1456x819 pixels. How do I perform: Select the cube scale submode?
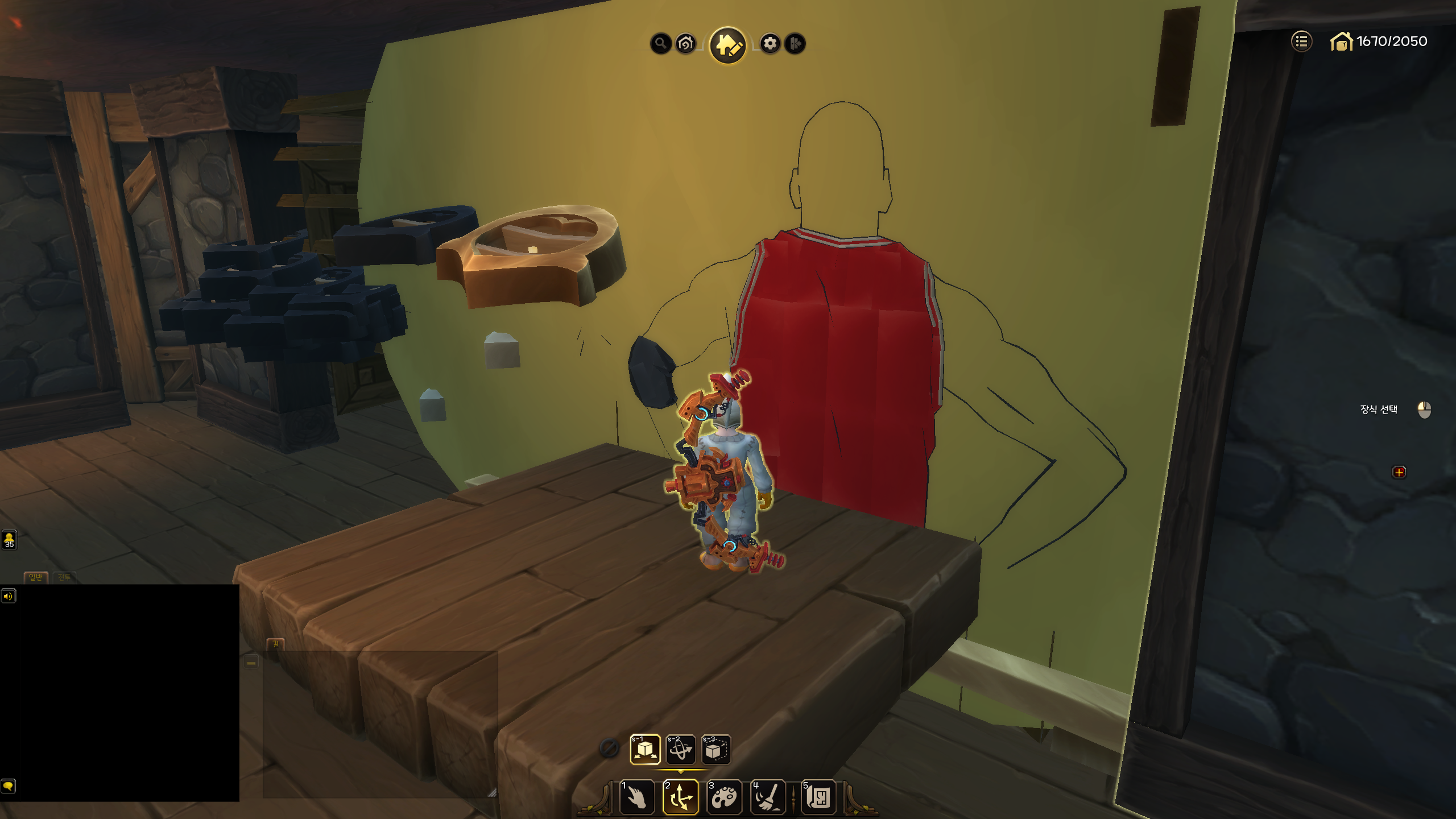click(715, 749)
